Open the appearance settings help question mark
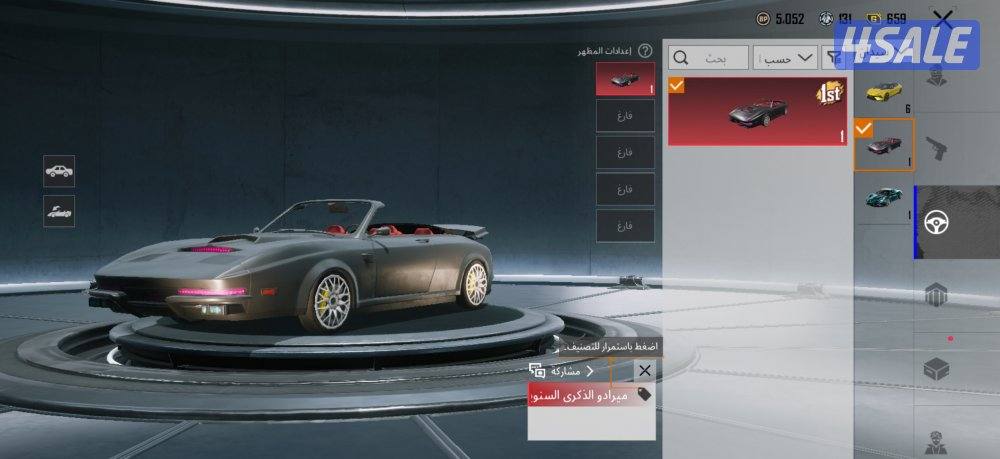The image size is (1000, 459). pos(645,50)
